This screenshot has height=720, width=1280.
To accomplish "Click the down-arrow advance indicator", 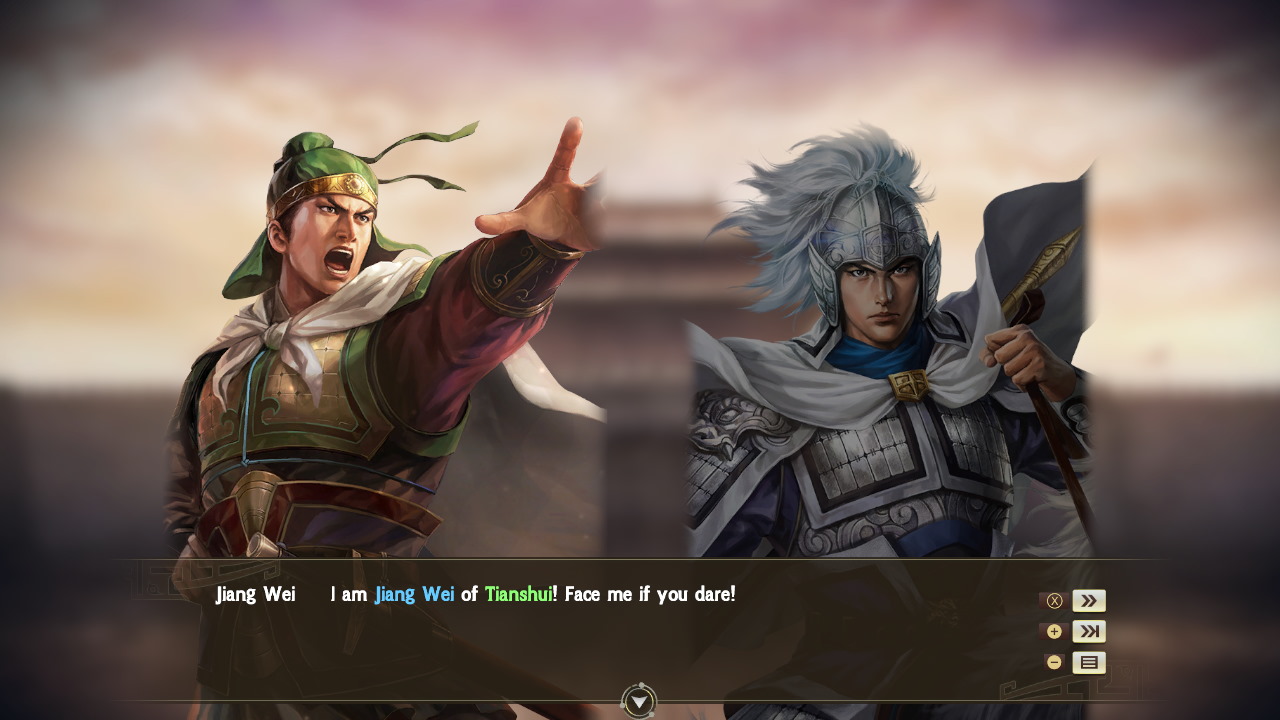I will pyautogui.click(x=639, y=702).
